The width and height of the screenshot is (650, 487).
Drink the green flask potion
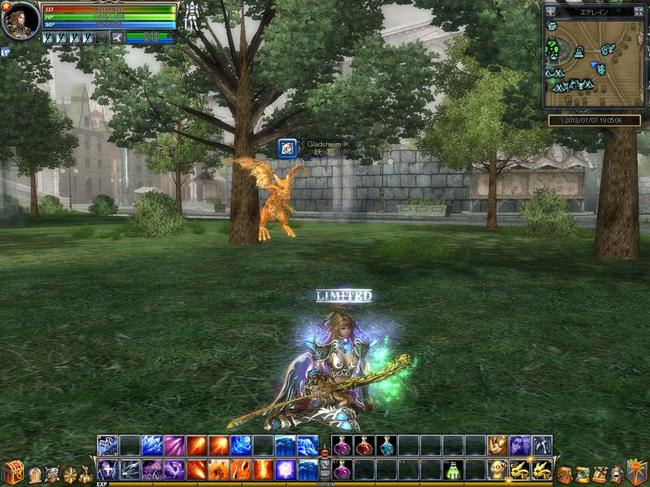pos(453,468)
